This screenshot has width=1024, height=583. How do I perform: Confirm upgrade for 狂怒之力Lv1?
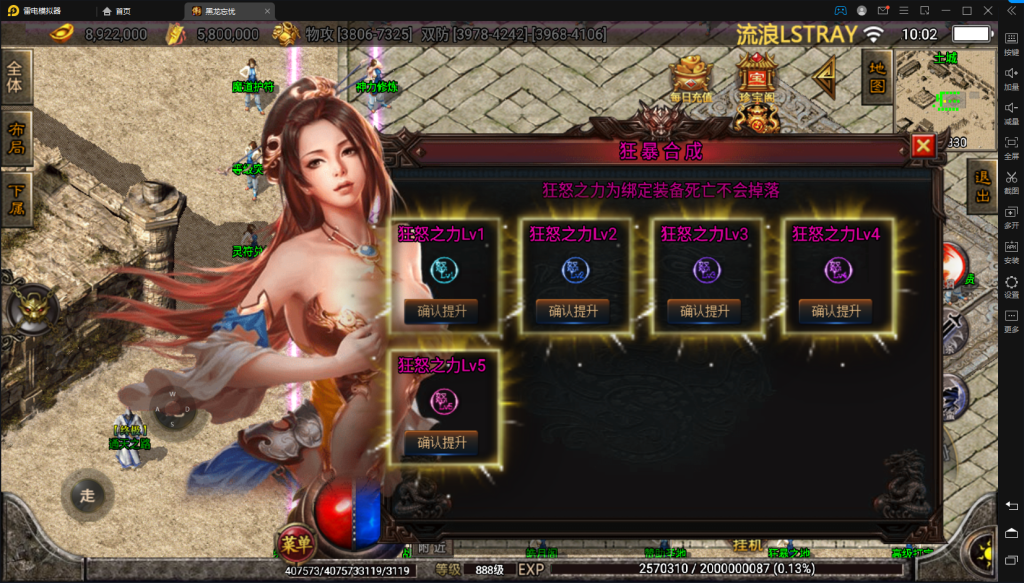(441, 311)
